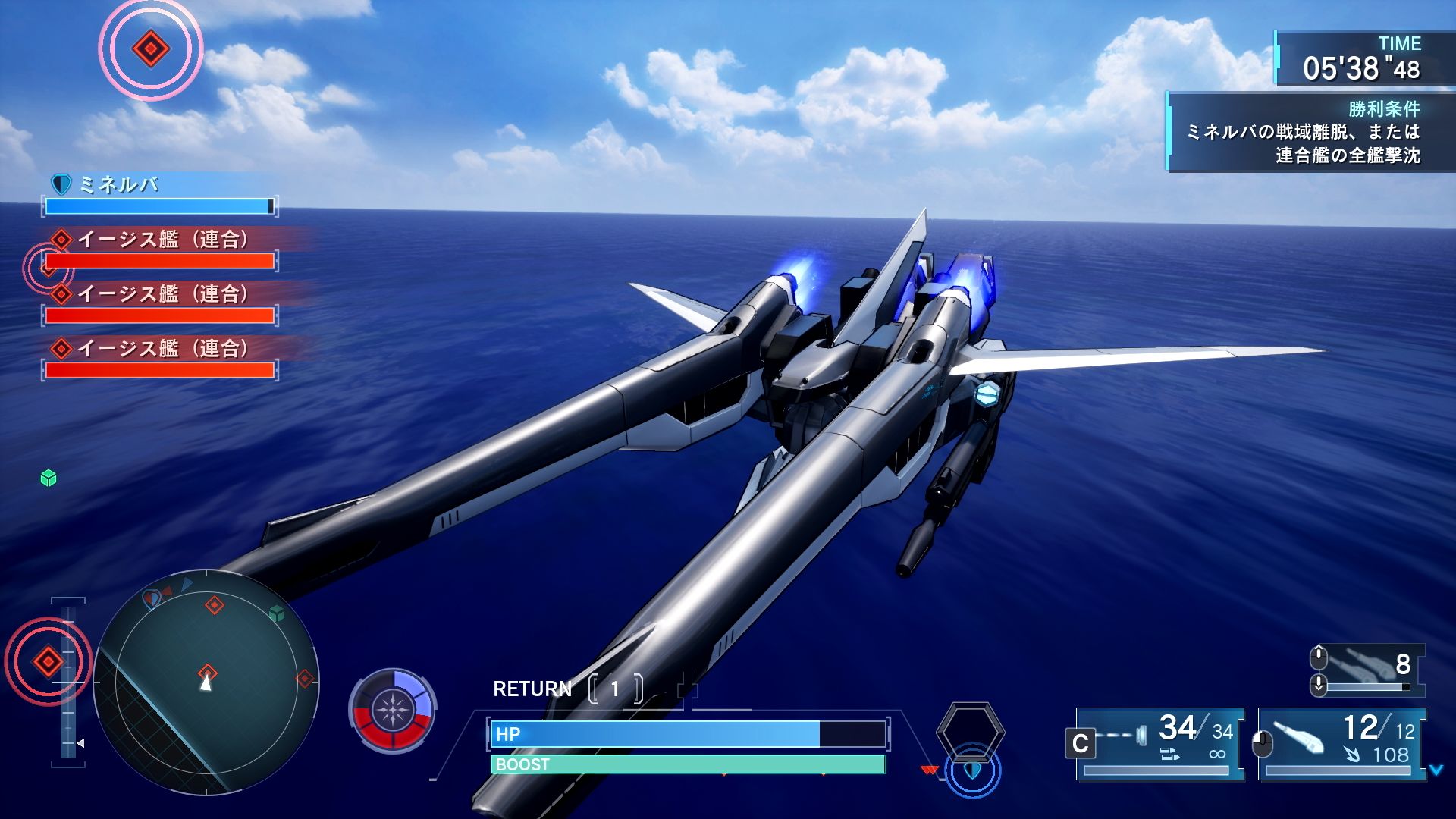Image resolution: width=1456 pixels, height=819 pixels.
Task: Select the beam rifle weapon slot showing 34
Action: click(1160, 743)
